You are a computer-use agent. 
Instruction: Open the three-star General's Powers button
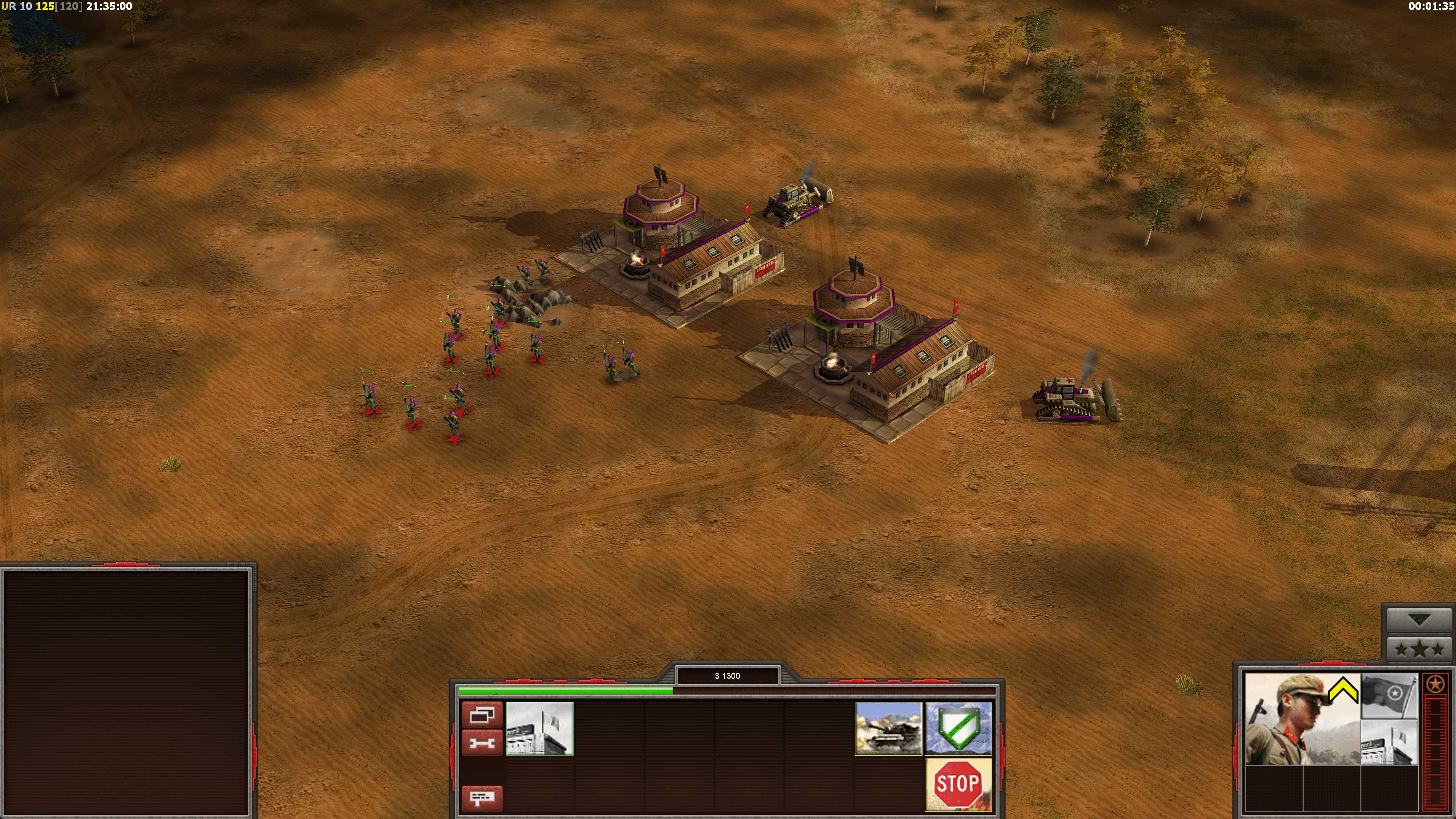tap(1419, 649)
